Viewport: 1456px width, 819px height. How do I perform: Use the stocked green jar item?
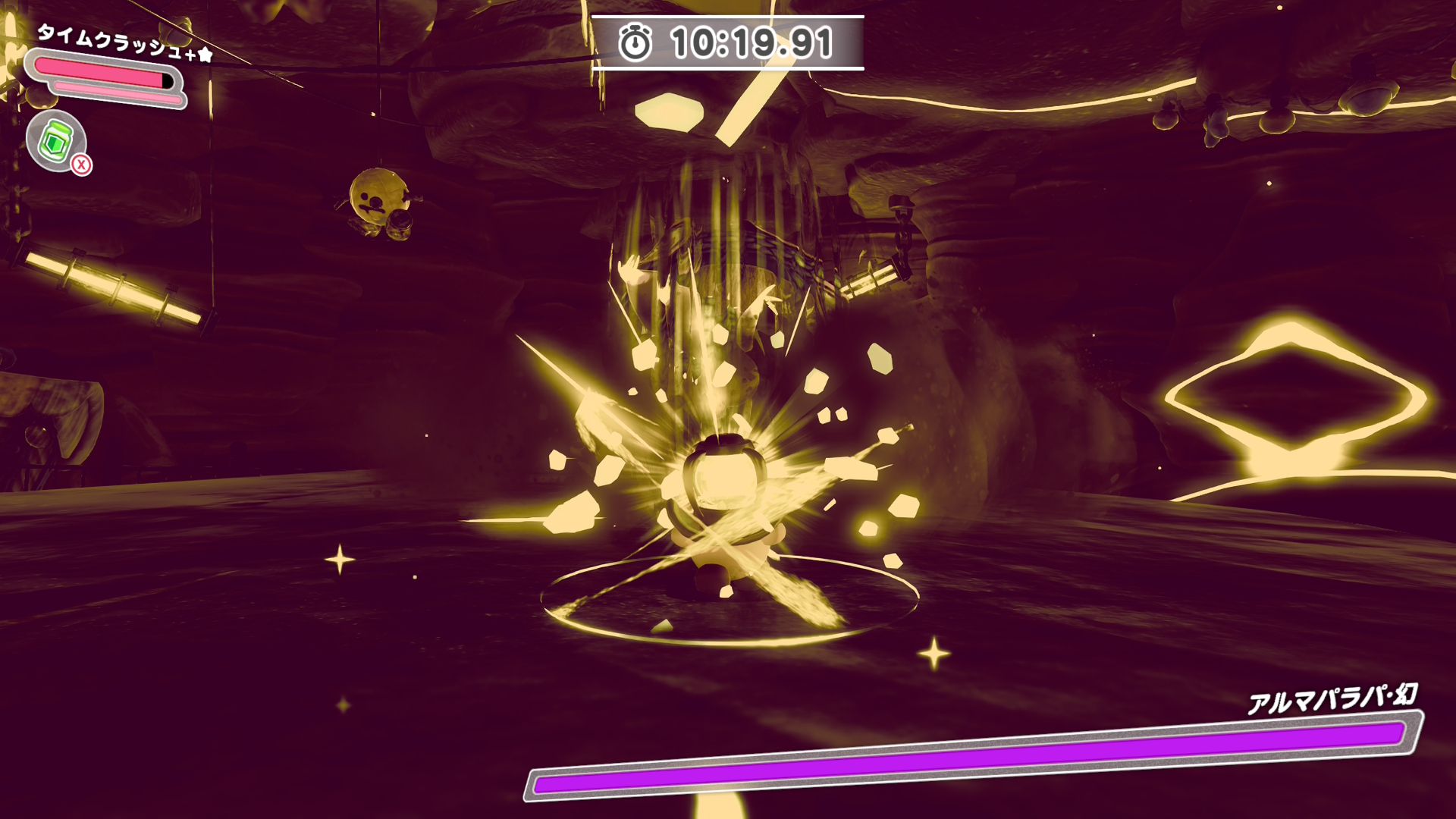pyautogui.click(x=56, y=141)
